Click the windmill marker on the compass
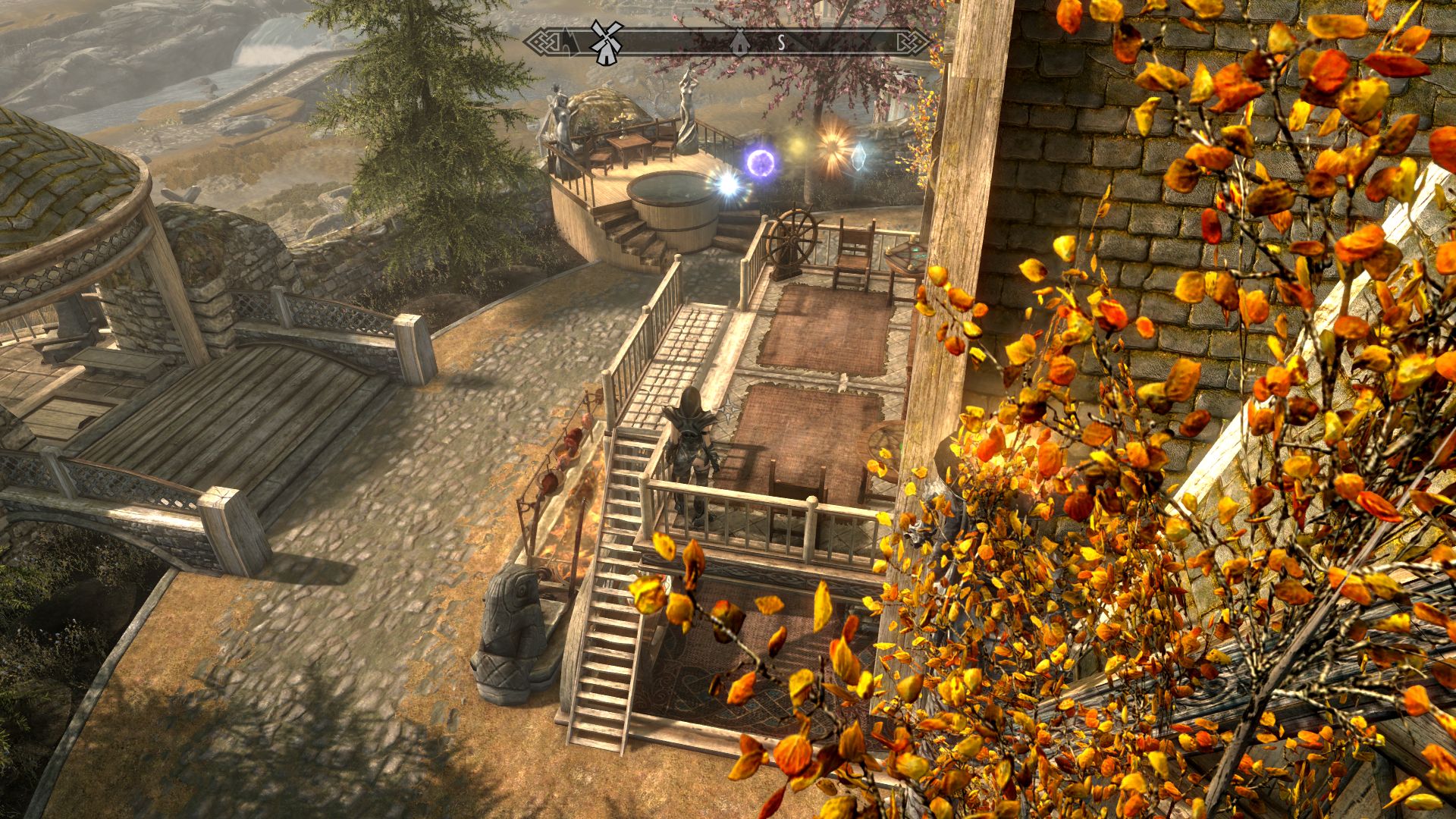1456x819 pixels. point(606,42)
